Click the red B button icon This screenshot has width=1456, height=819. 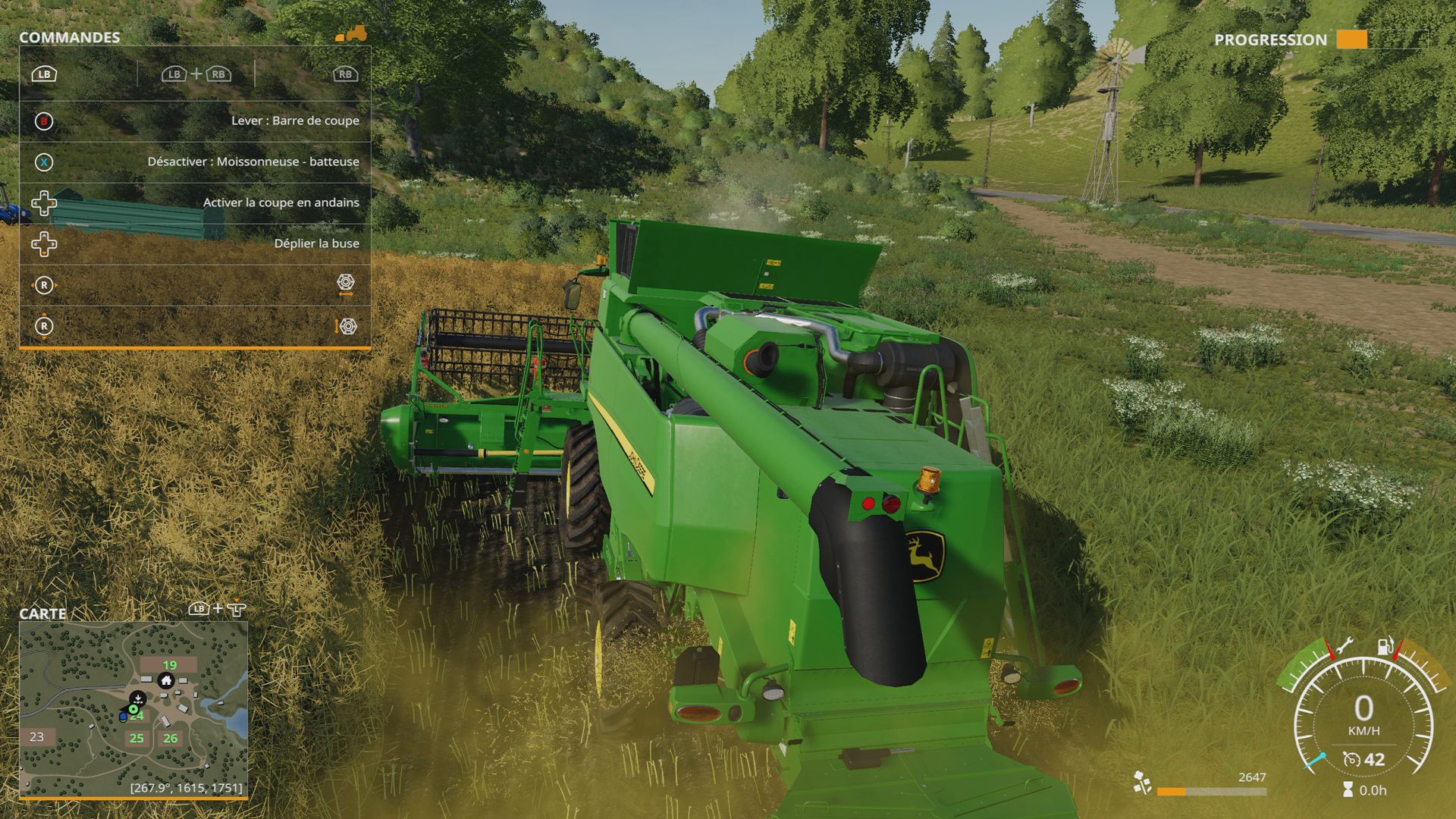[x=42, y=121]
